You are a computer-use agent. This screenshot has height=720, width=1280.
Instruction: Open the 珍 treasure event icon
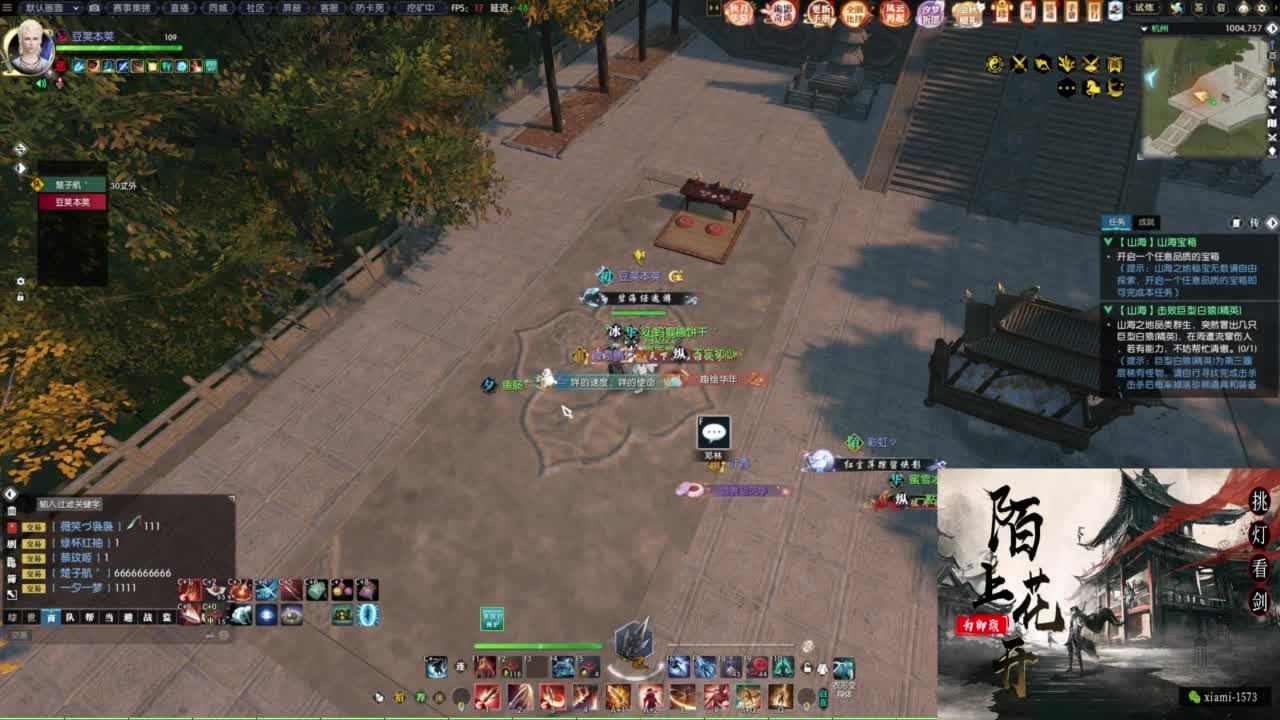(1002, 14)
